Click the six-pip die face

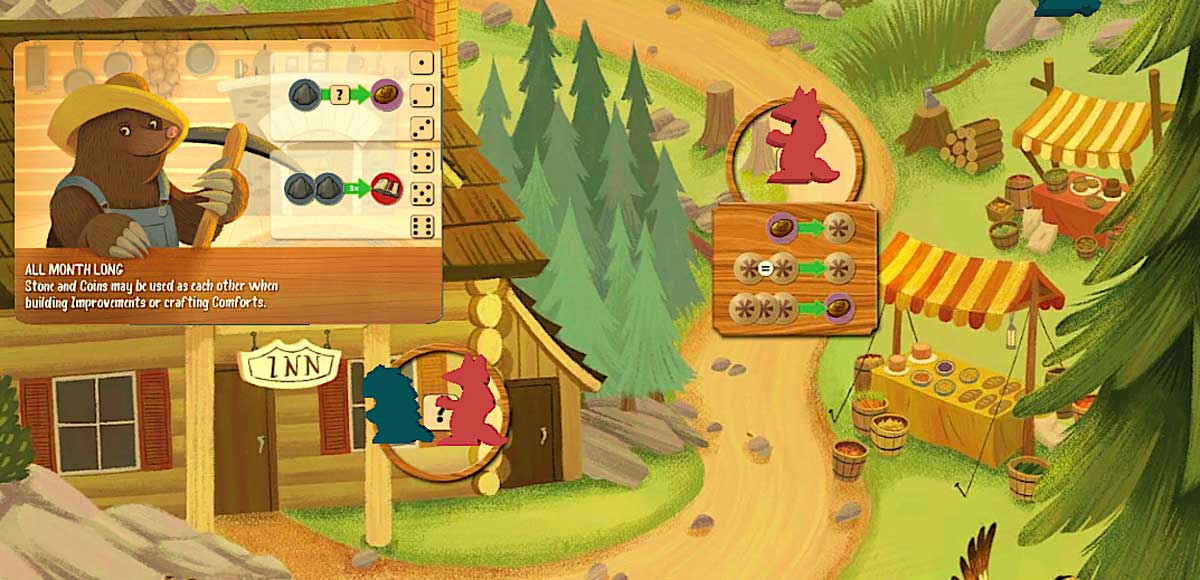pos(423,226)
